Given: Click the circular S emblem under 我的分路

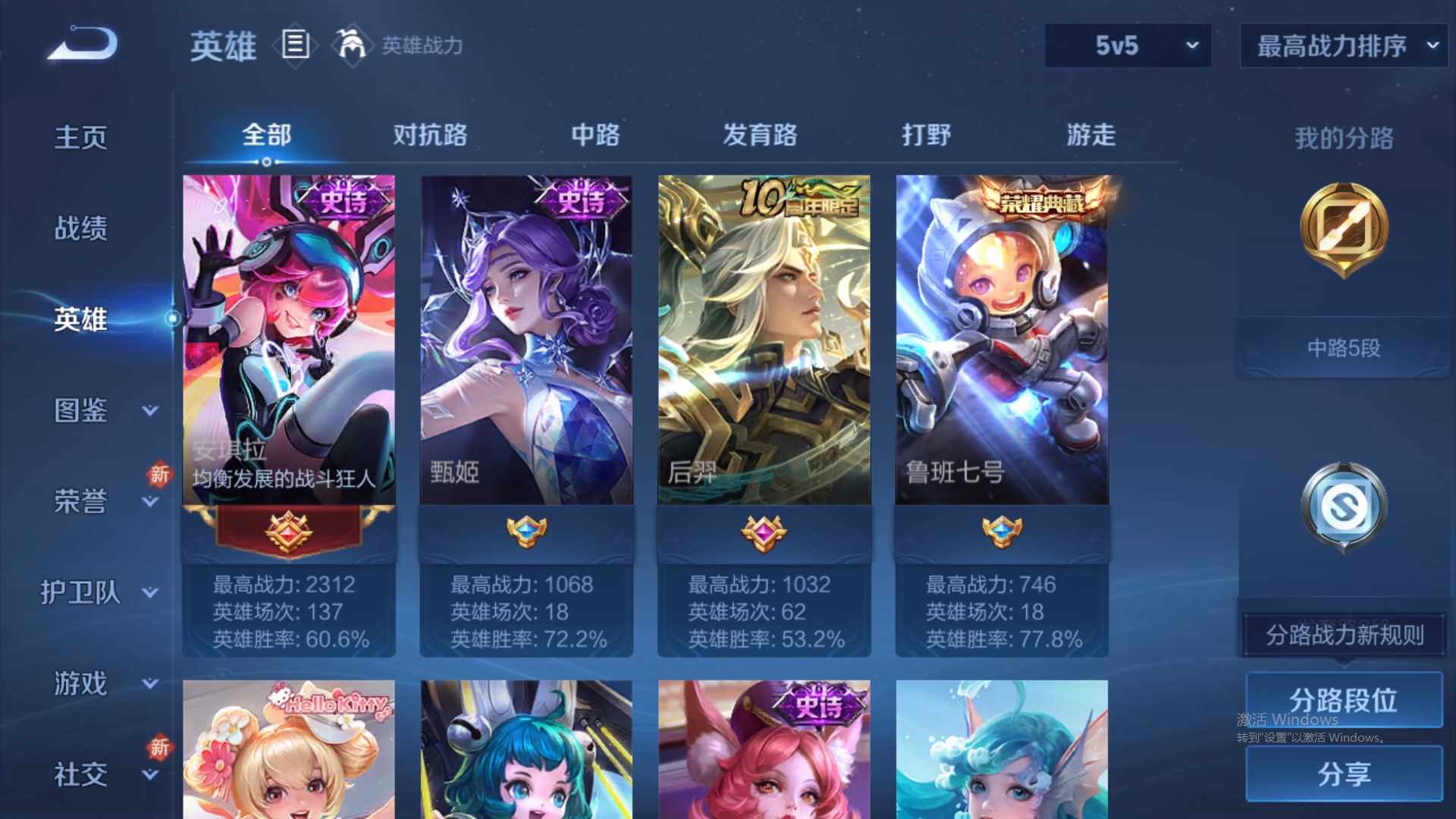Looking at the screenshot, I should point(1342,507).
